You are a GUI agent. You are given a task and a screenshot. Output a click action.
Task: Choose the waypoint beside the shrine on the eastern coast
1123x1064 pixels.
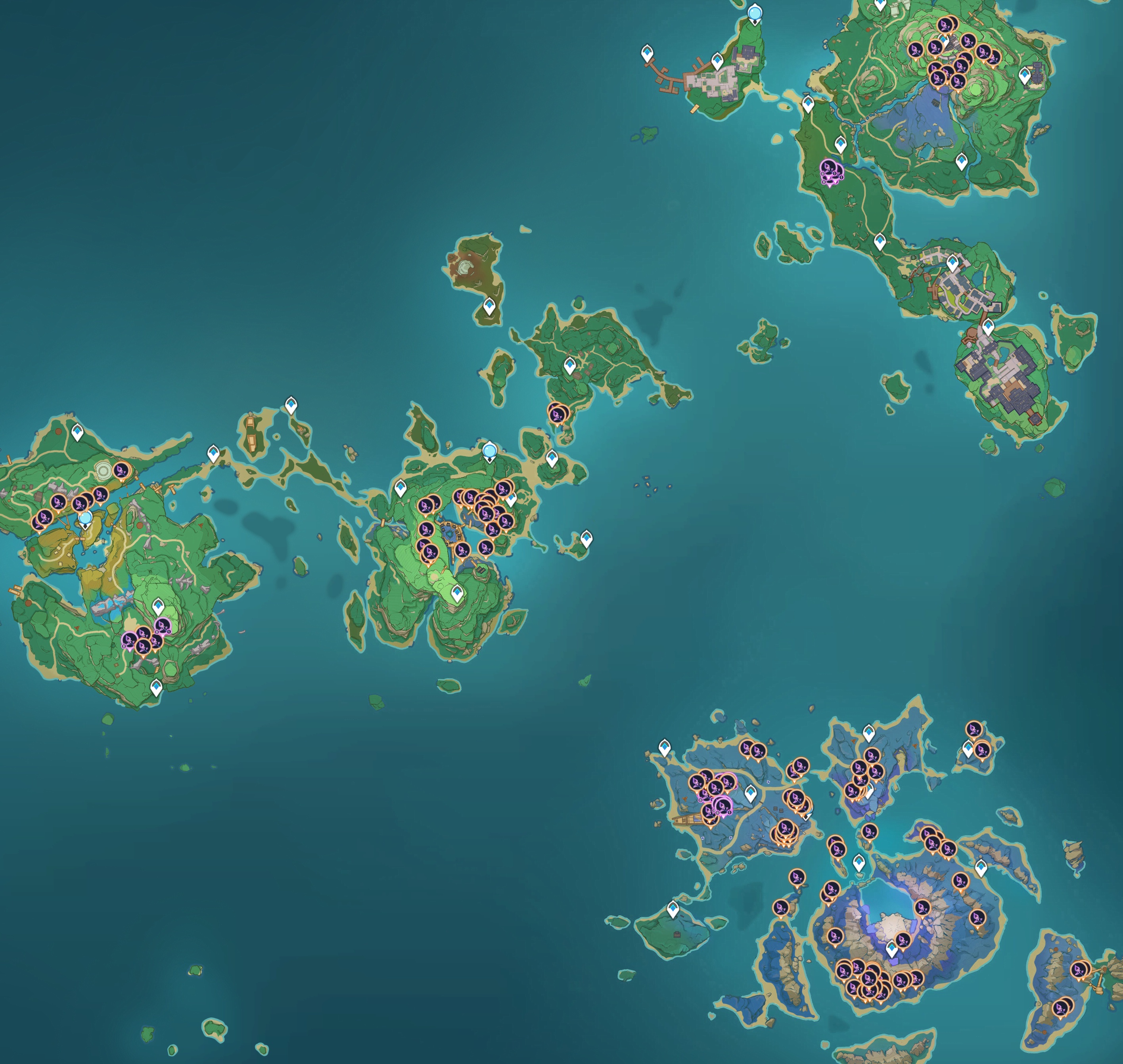pos(1025,74)
